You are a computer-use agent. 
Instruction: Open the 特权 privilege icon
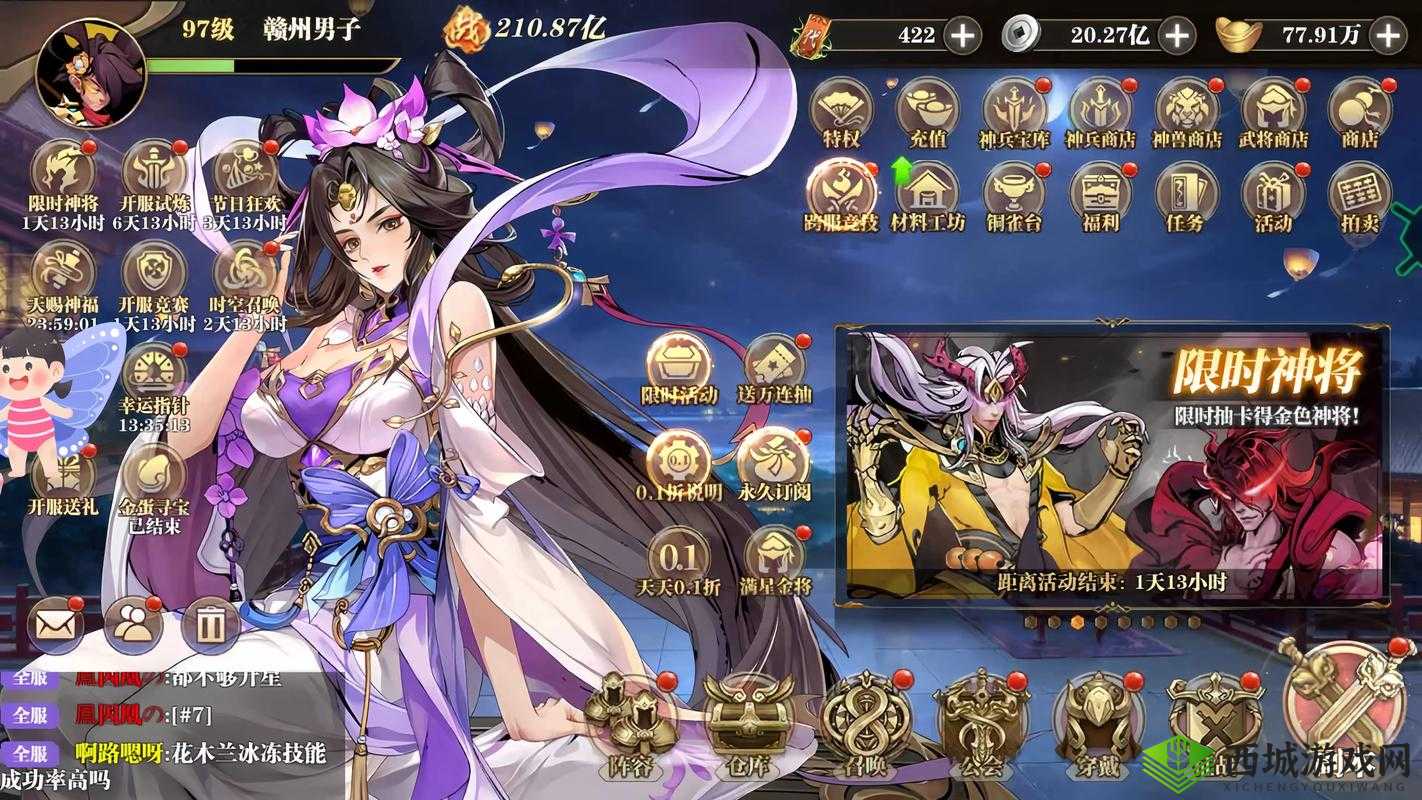(x=841, y=111)
